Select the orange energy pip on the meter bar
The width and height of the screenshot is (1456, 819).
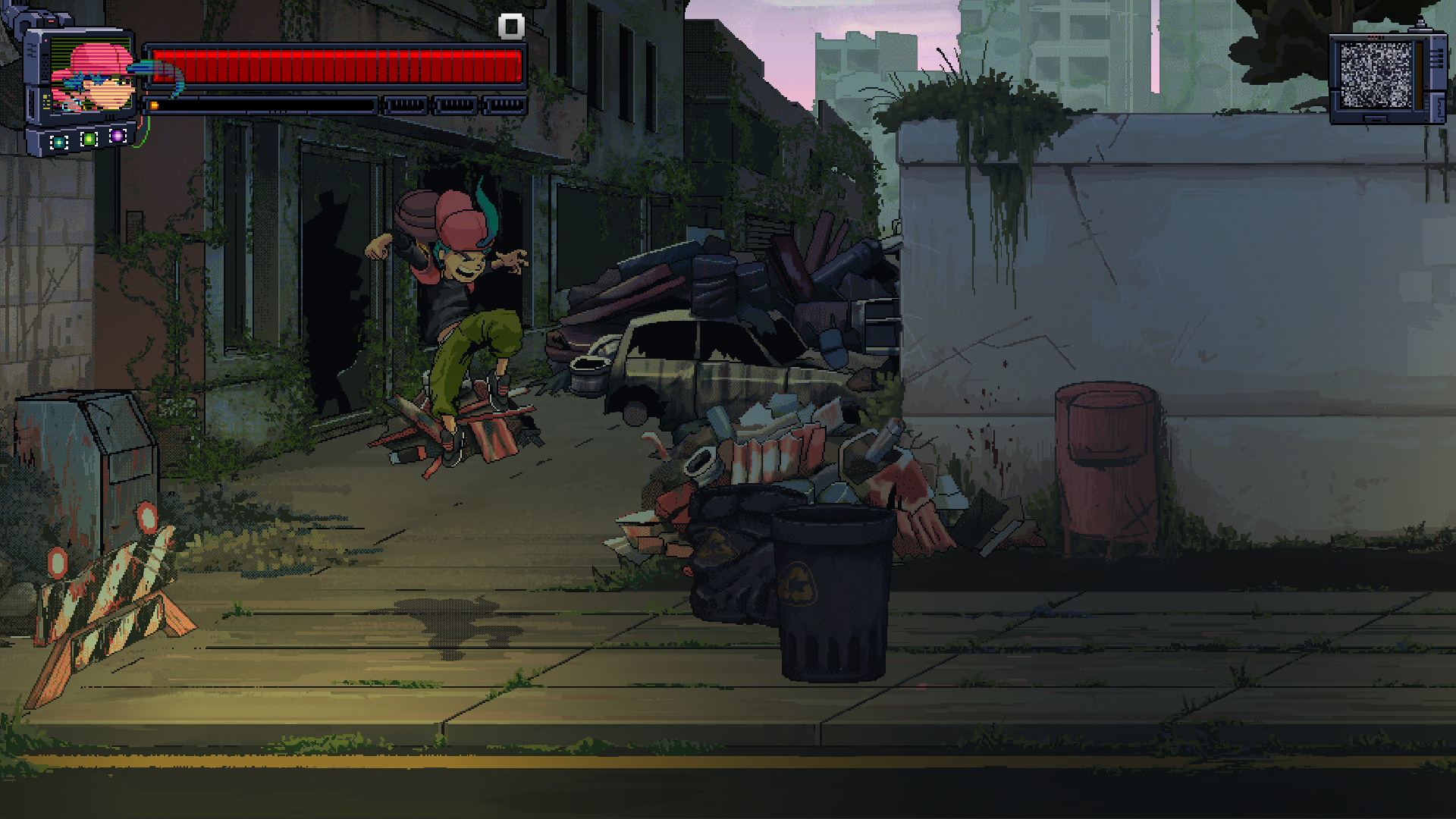[x=154, y=105]
